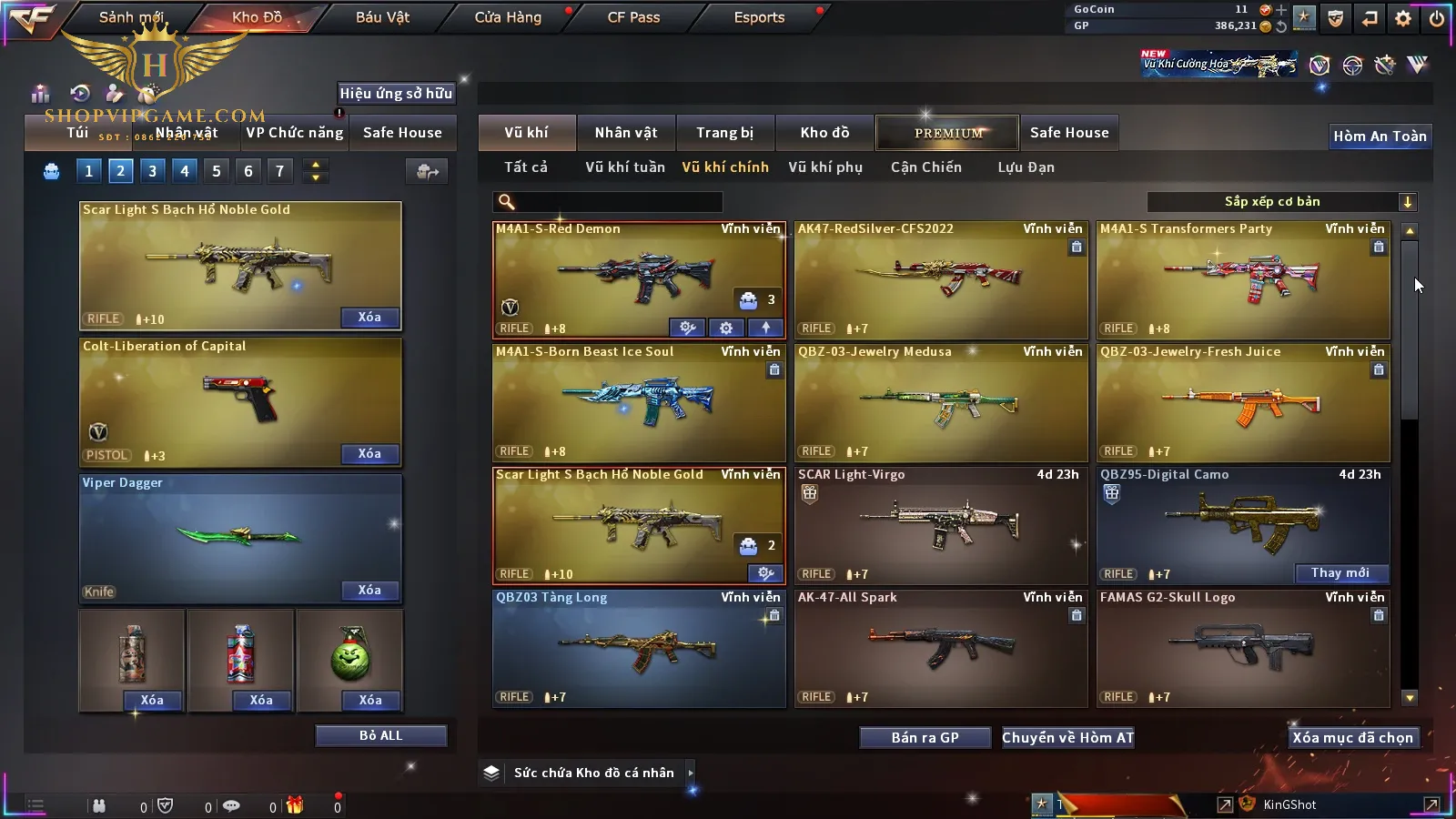Switch to bag loadout number 5

(216, 171)
